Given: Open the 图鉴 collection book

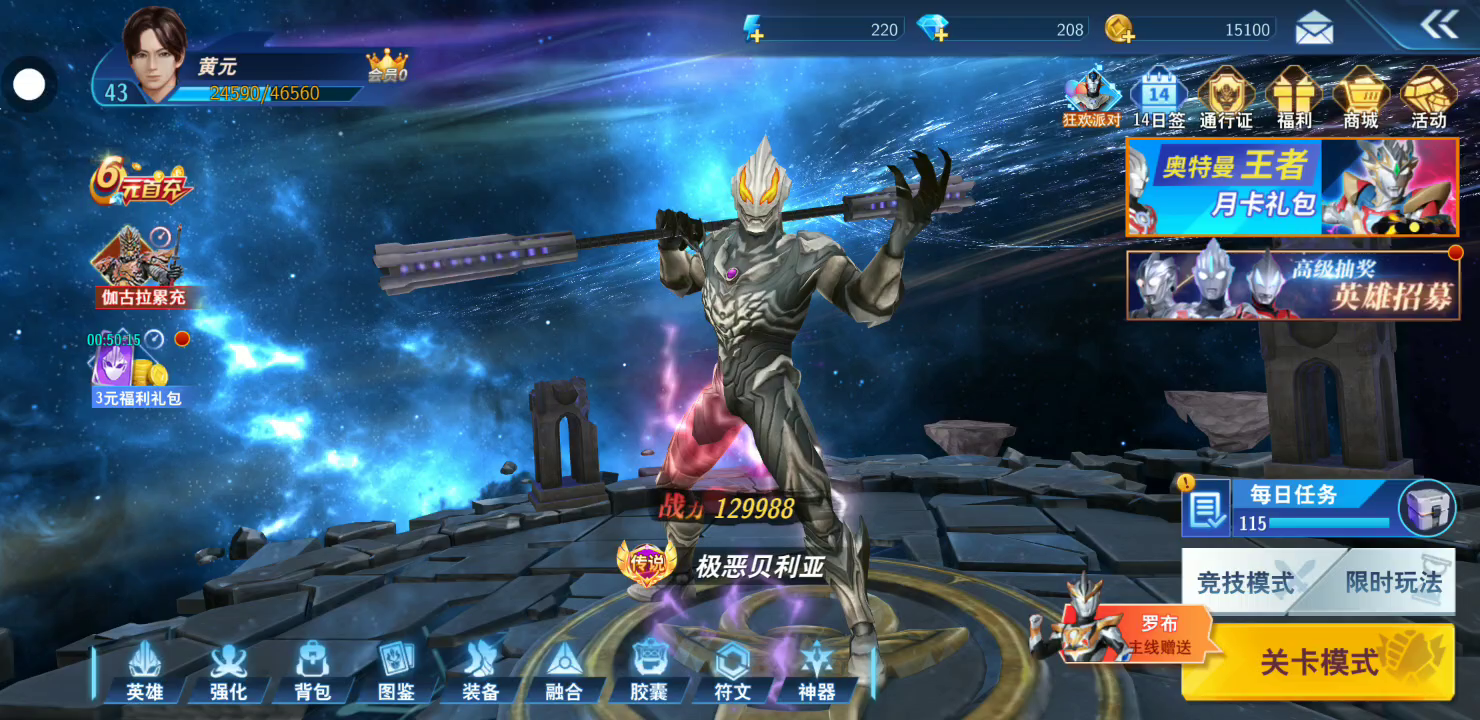Looking at the screenshot, I should pyautogui.click(x=396, y=670).
